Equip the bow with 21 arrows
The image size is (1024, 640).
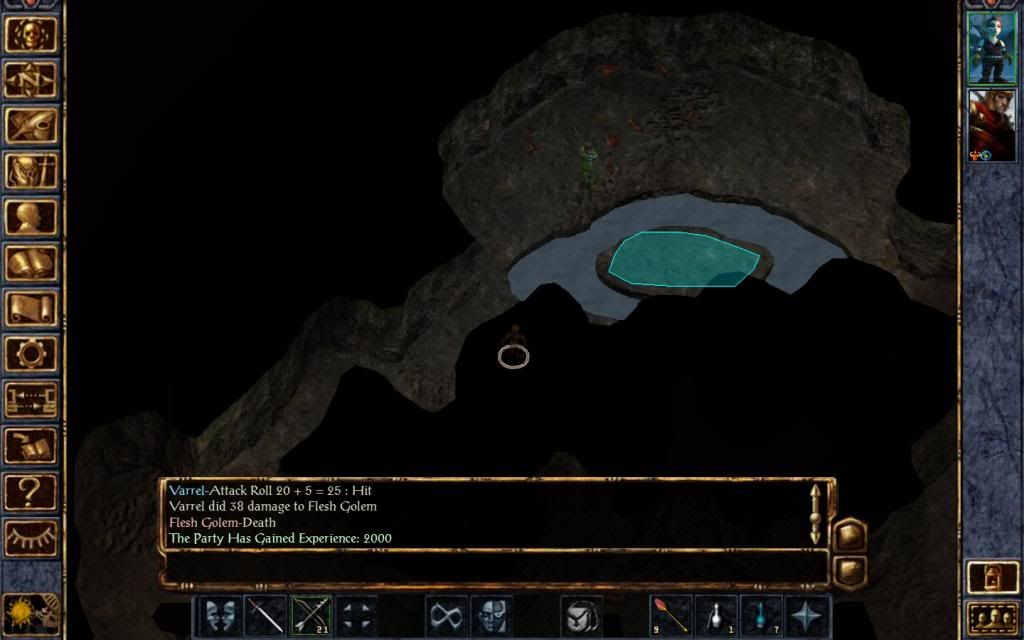pyautogui.click(x=311, y=615)
